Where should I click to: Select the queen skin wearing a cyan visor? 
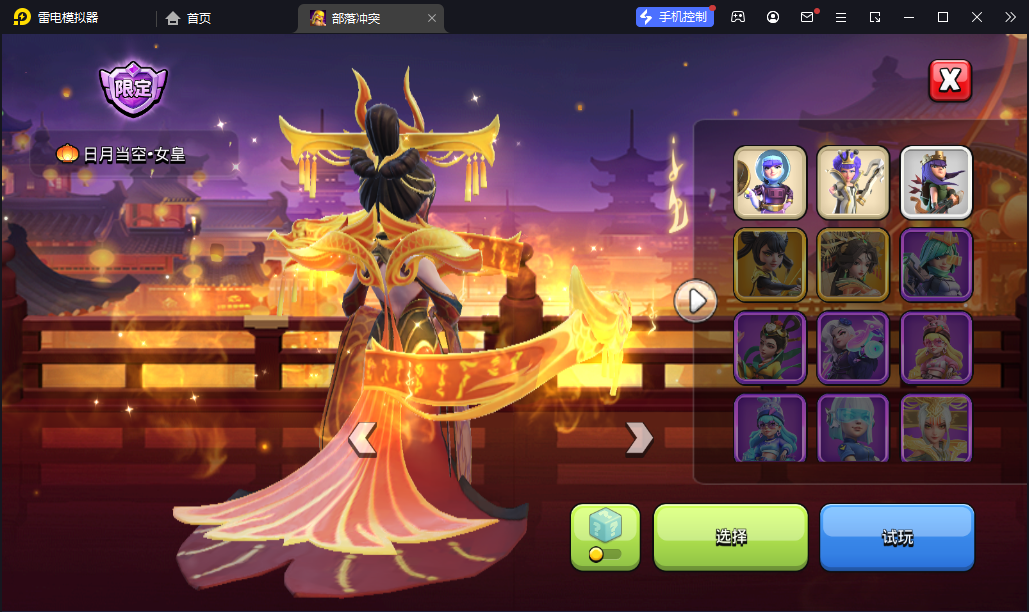853,428
